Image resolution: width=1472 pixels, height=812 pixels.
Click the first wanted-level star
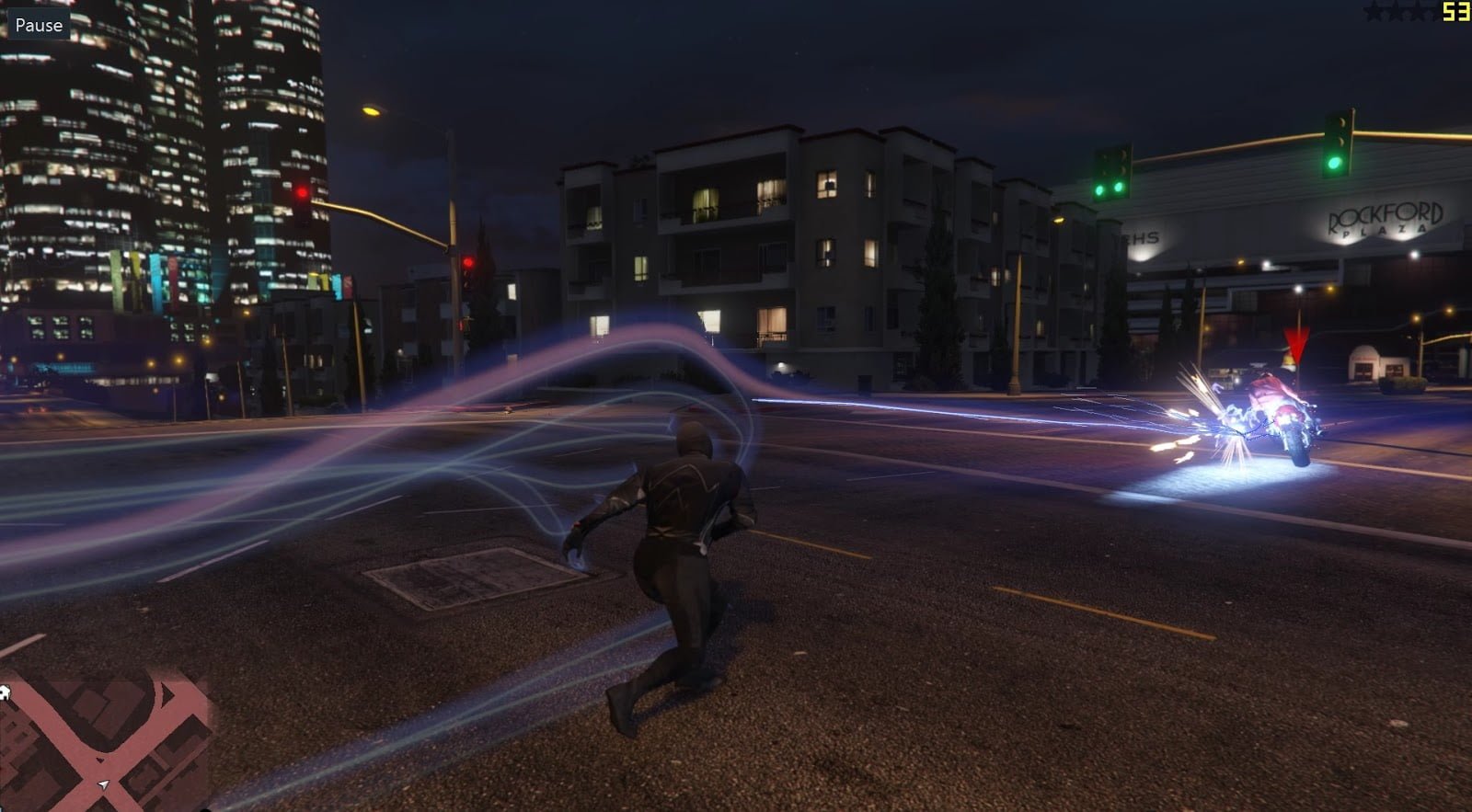coord(1374,13)
